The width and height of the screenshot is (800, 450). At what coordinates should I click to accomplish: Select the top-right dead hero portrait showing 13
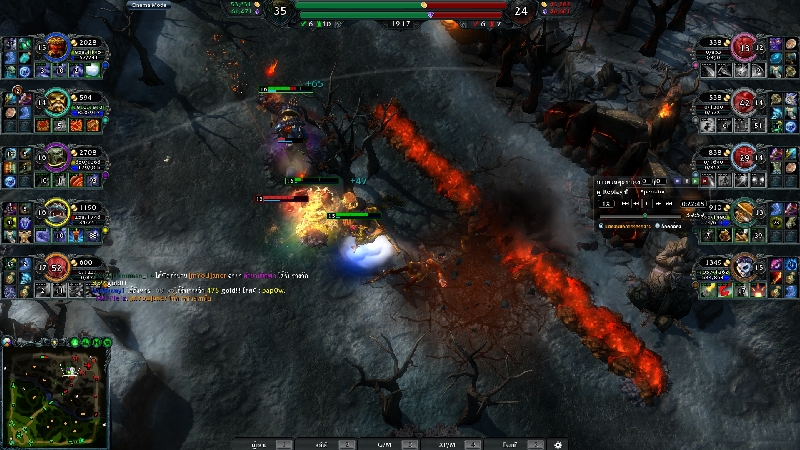744,49
